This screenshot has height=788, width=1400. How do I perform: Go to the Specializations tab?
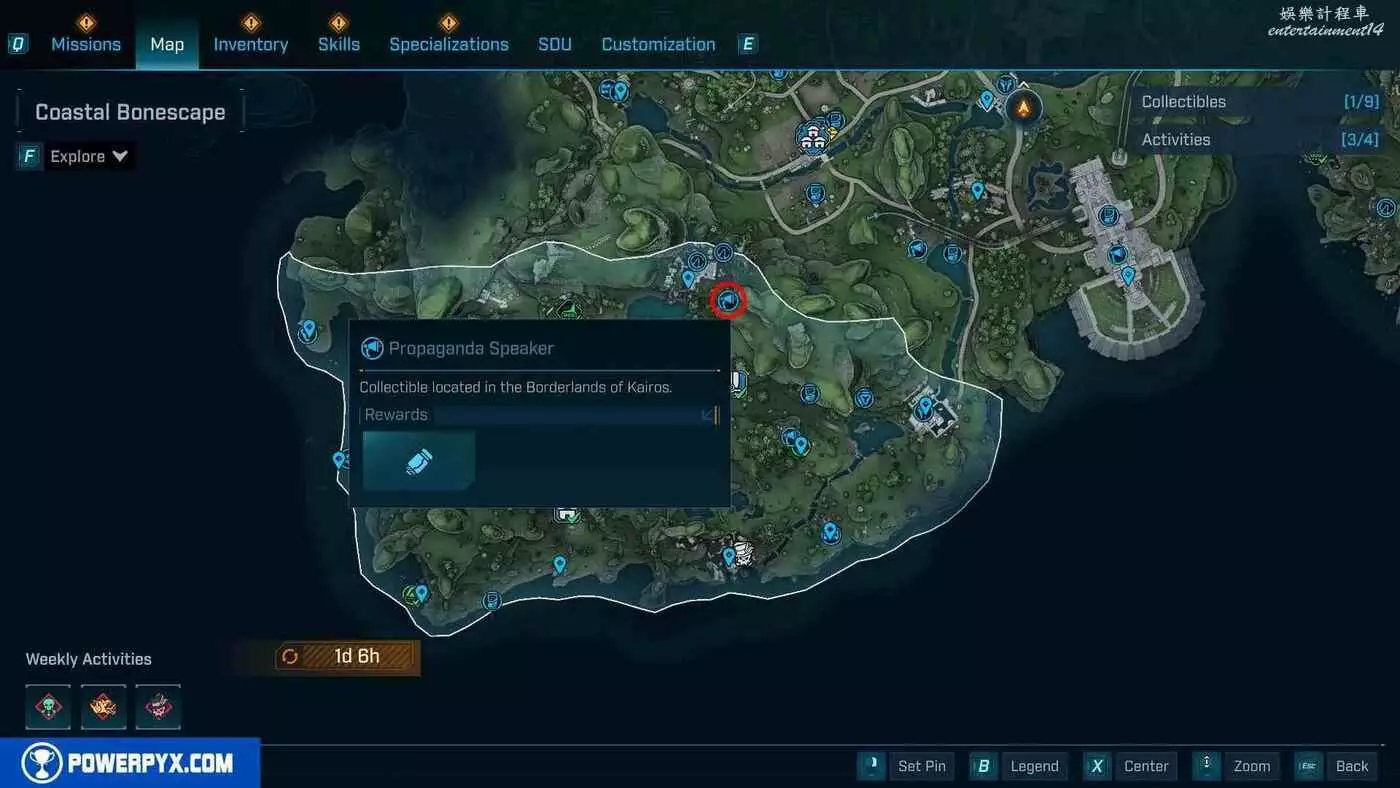449,44
